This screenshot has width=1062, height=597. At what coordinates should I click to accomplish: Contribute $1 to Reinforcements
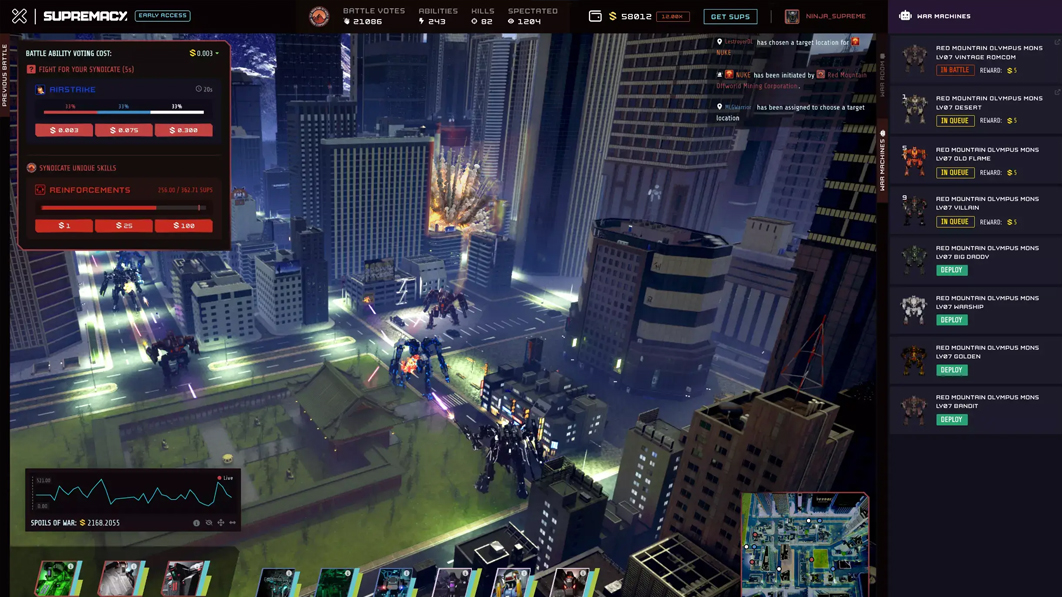pos(64,226)
